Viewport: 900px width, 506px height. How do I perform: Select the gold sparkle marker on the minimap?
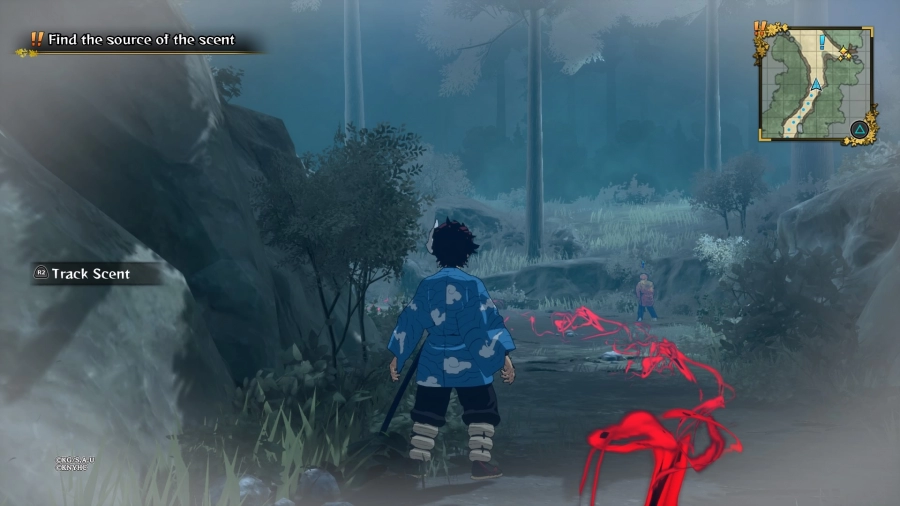coord(845,51)
